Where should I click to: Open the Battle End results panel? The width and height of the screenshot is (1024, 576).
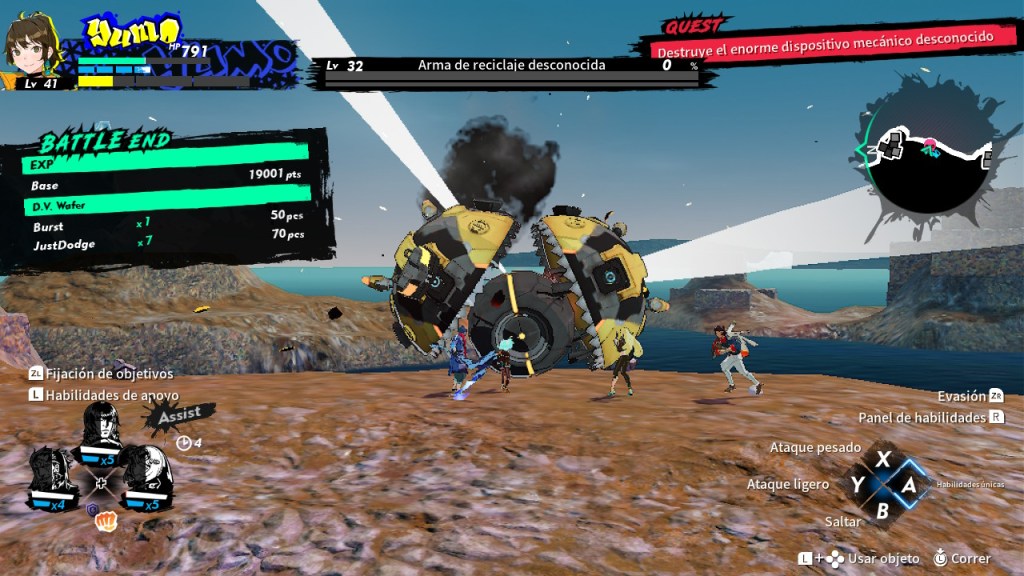coord(167,200)
